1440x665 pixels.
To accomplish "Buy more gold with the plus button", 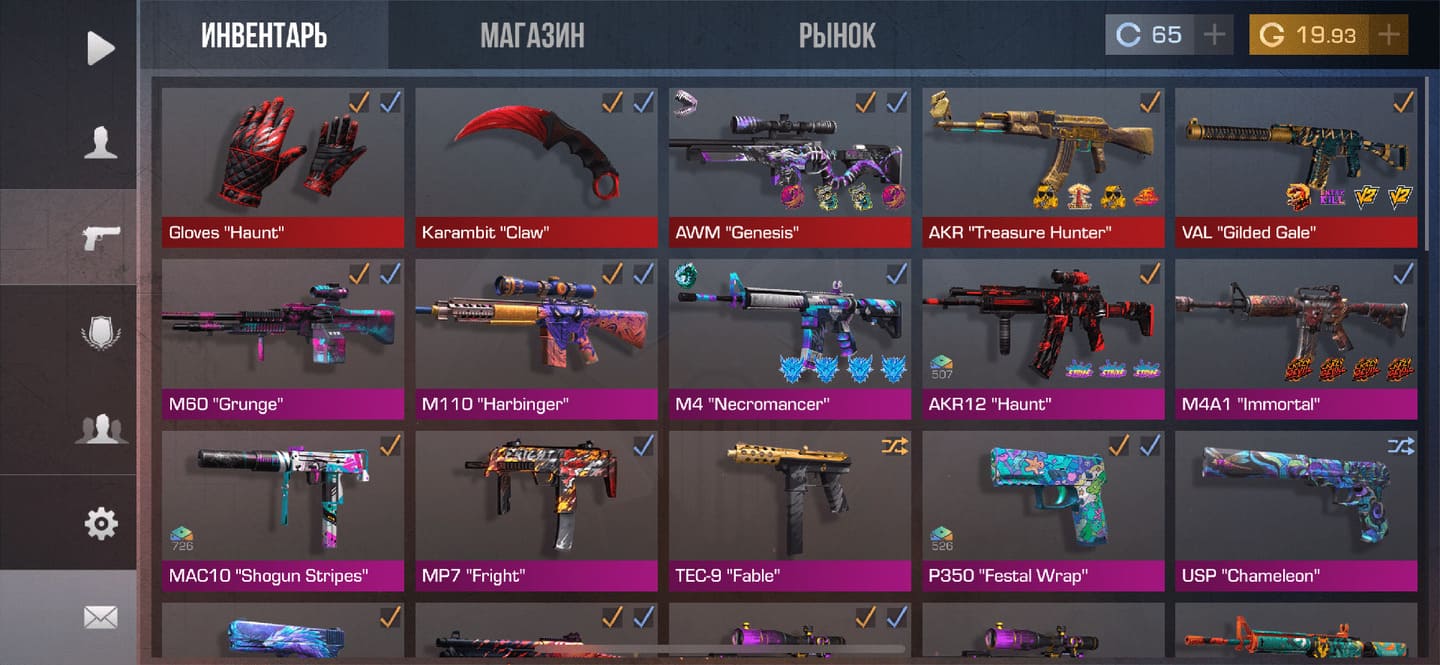I will tap(1389, 35).
